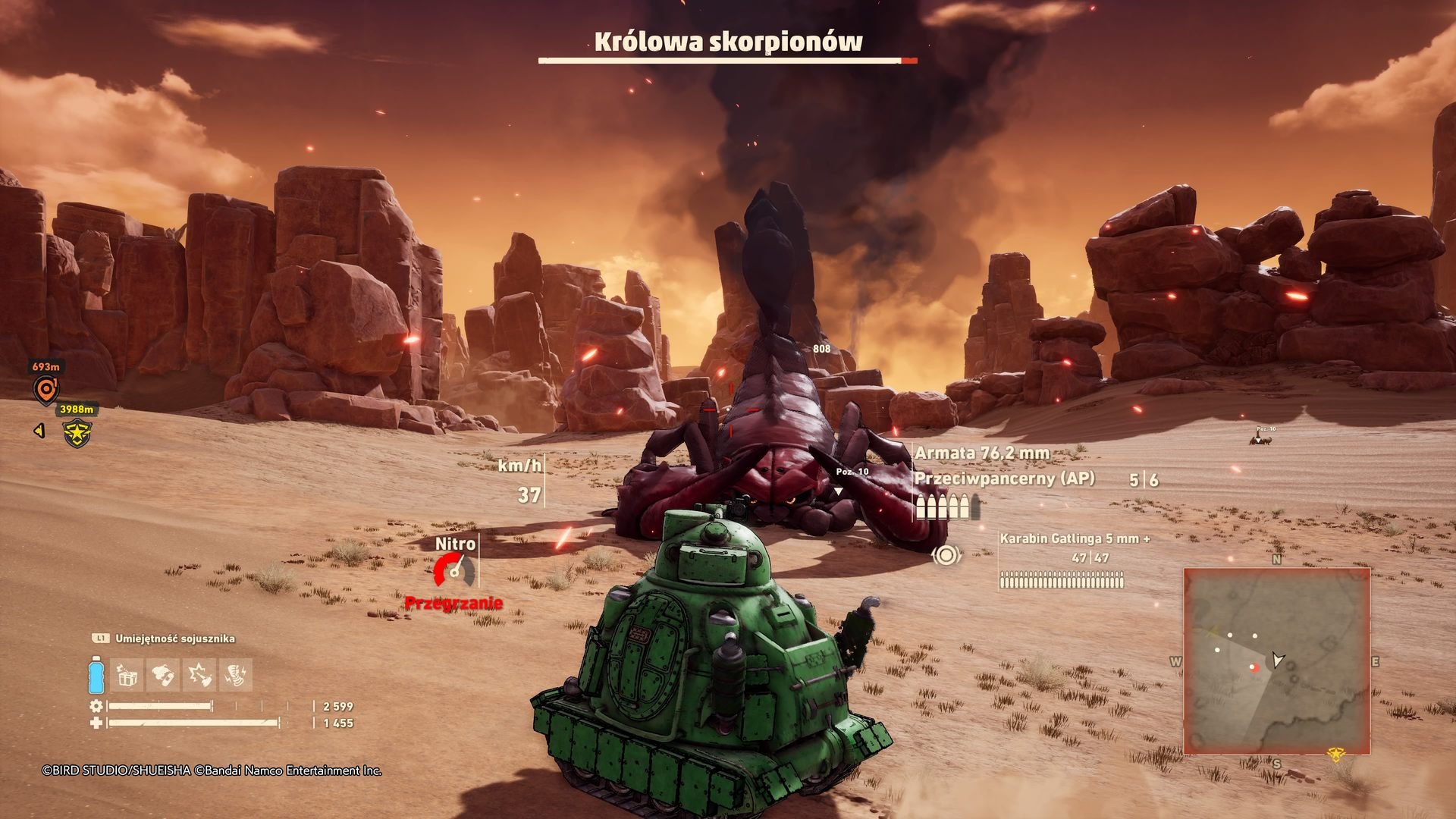
Task: Trigger the explosion blast ally skill
Action: tap(199, 675)
